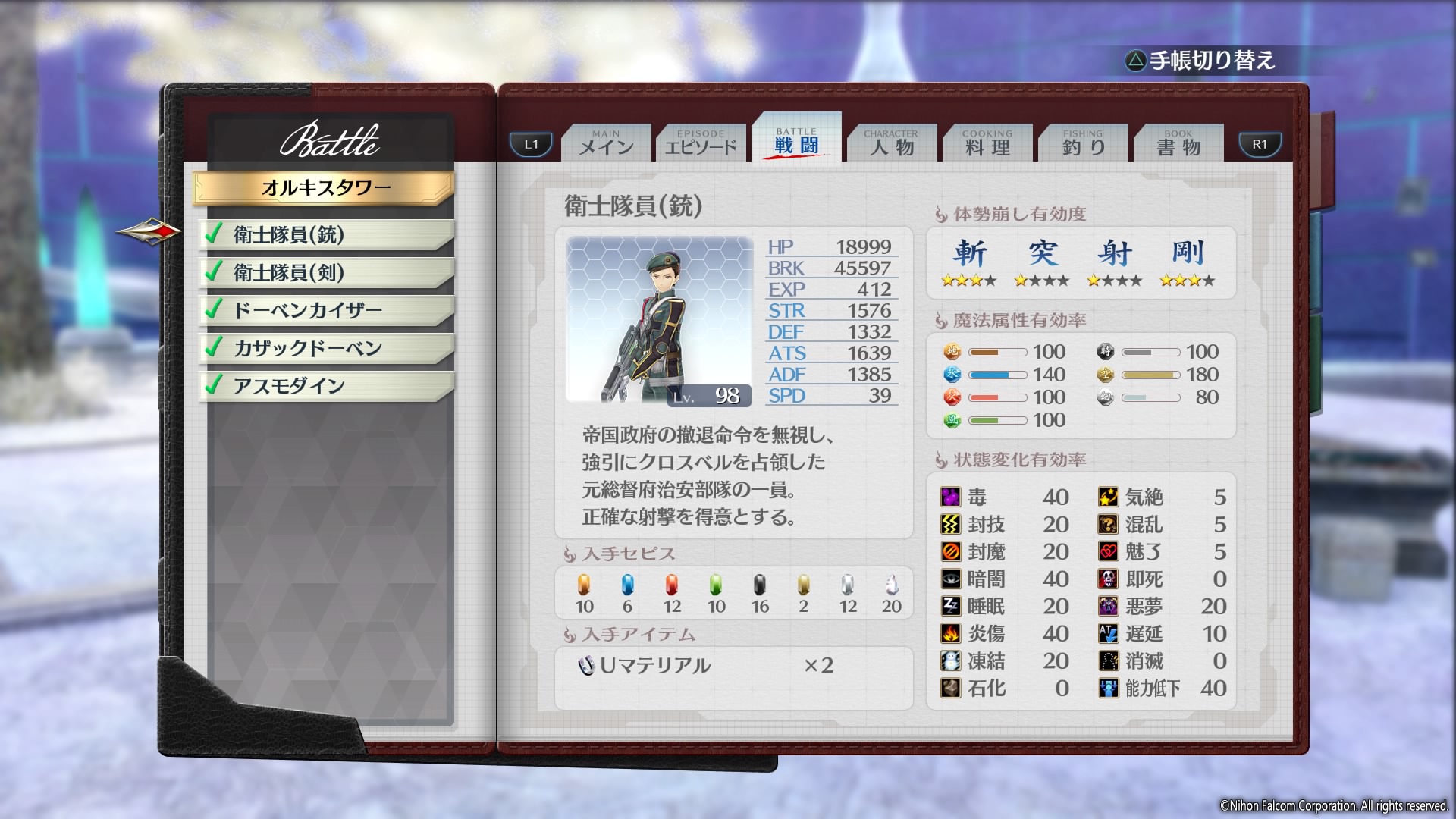The height and width of the screenshot is (819, 1456).
Task: Open the 書物 (Book) tab
Action: (x=1178, y=143)
